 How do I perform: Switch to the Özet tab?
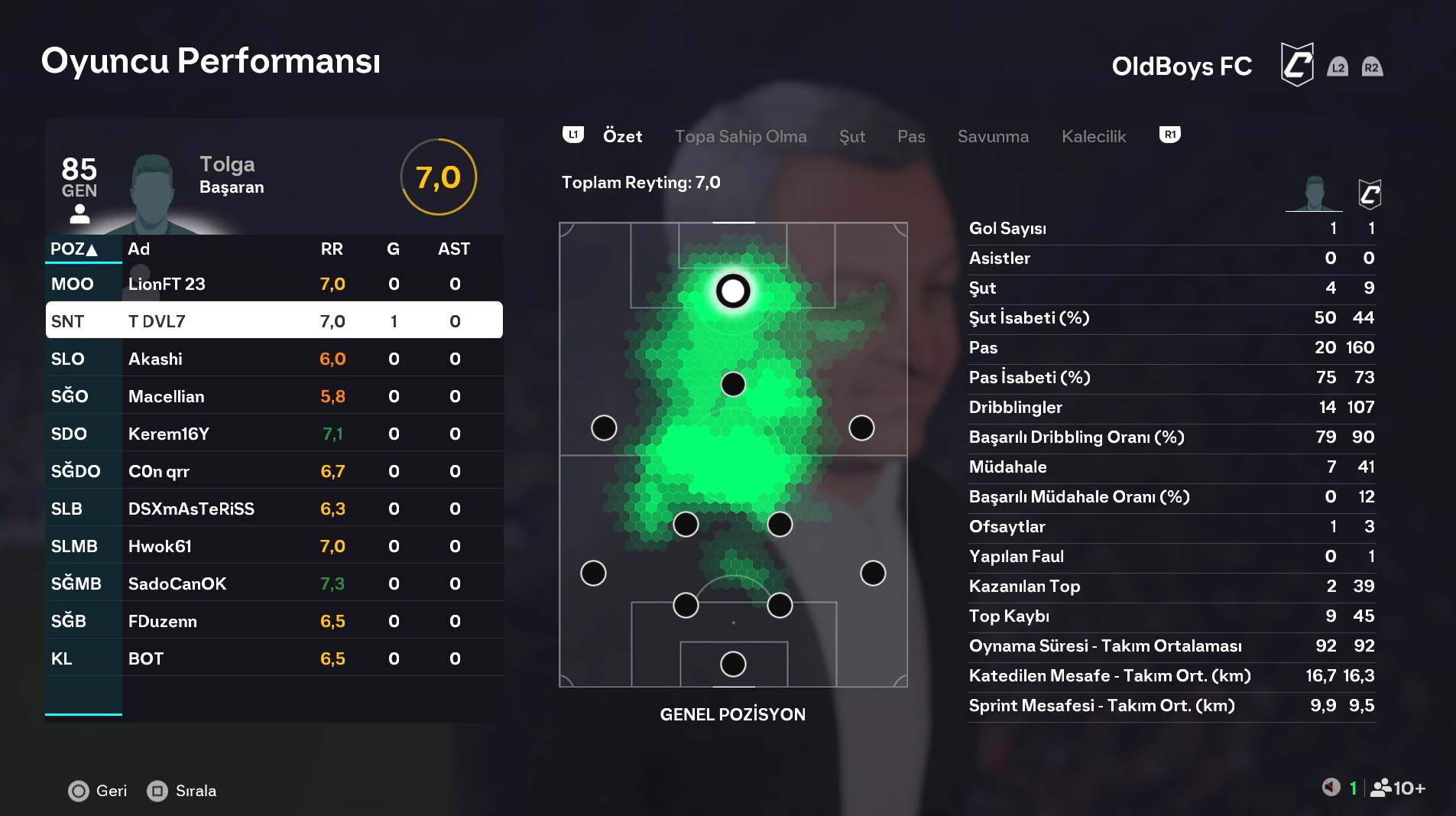[622, 136]
